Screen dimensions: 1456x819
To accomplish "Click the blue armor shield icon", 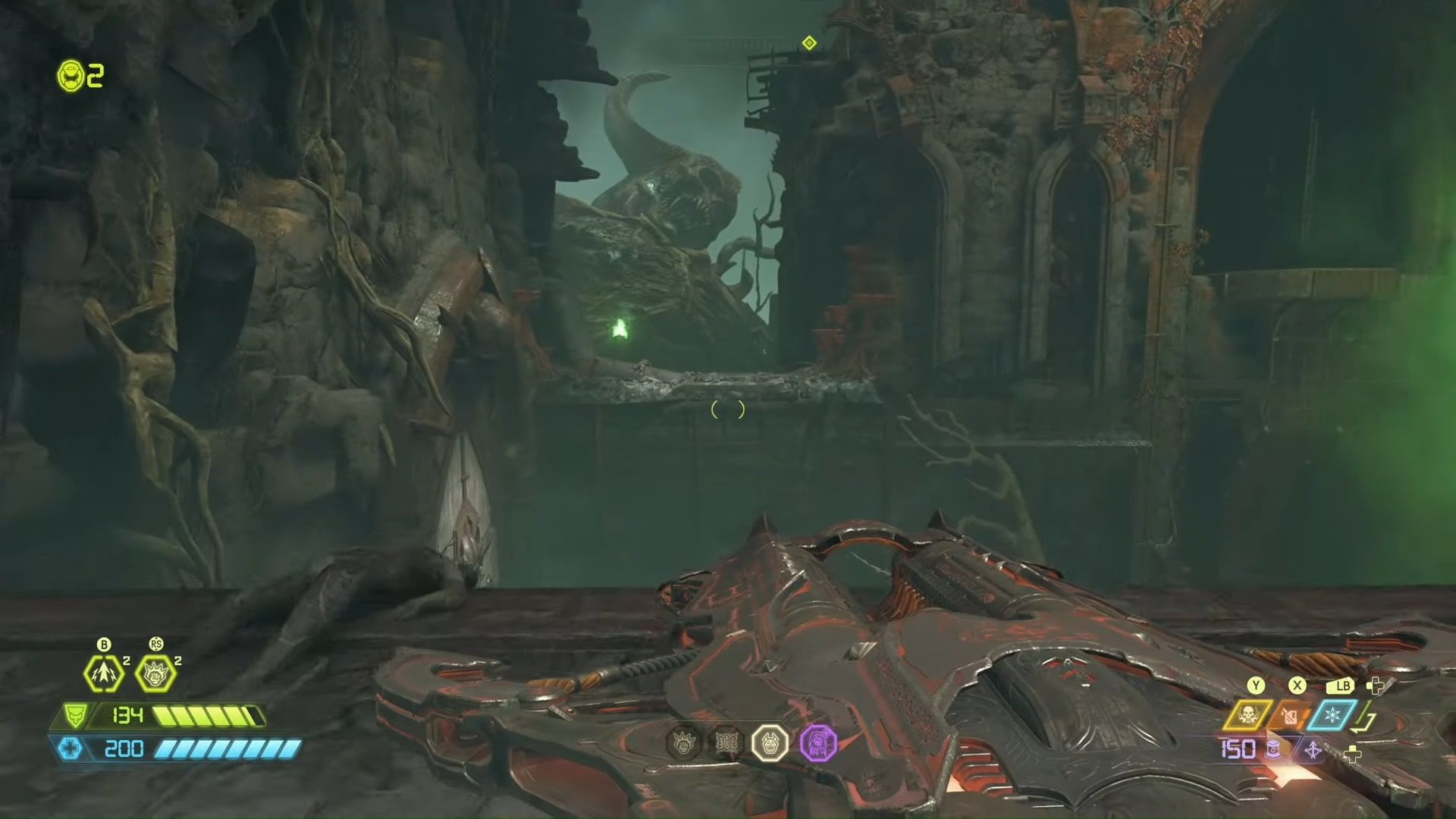I will pyautogui.click(x=71, y=749).
